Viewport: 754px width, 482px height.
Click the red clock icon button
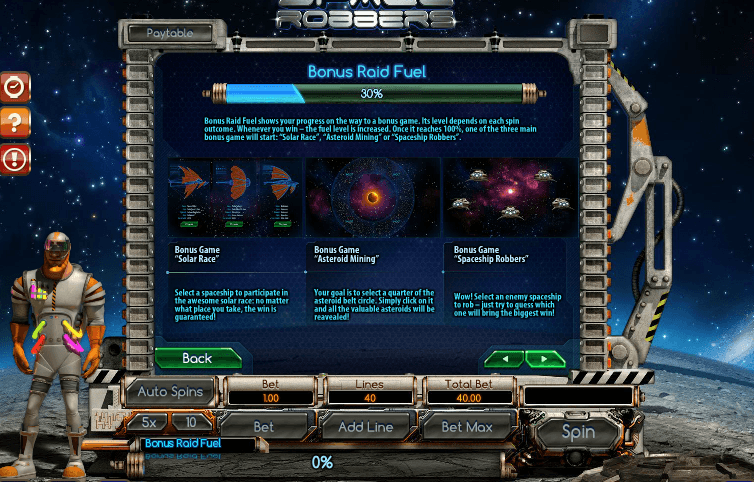click(x=15, y=86)
